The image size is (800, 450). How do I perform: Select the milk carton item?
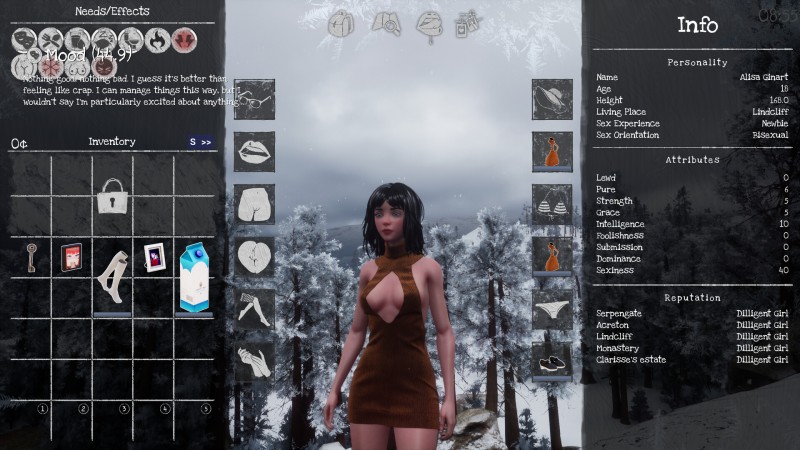(194, 276)
